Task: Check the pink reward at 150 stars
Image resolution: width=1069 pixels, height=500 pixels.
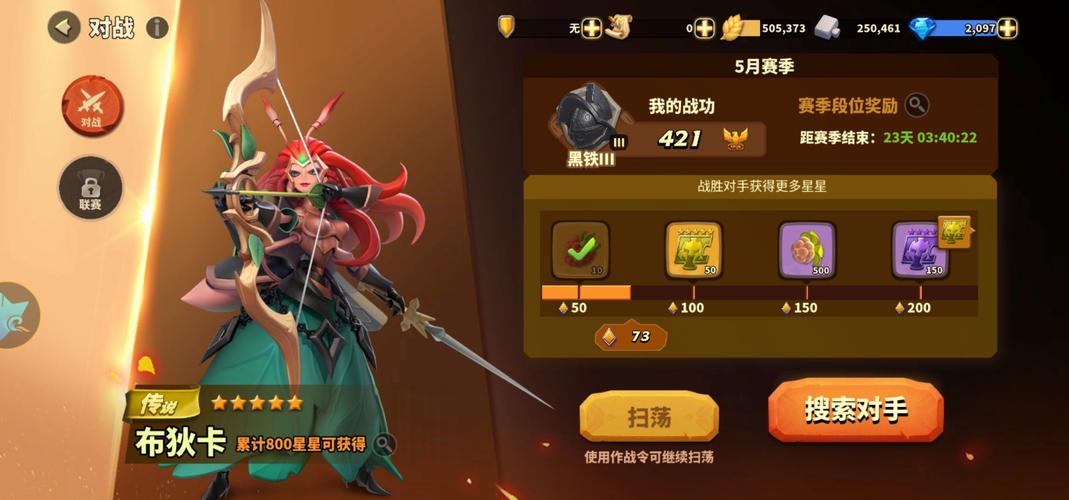Action: (x=806, y=250)
